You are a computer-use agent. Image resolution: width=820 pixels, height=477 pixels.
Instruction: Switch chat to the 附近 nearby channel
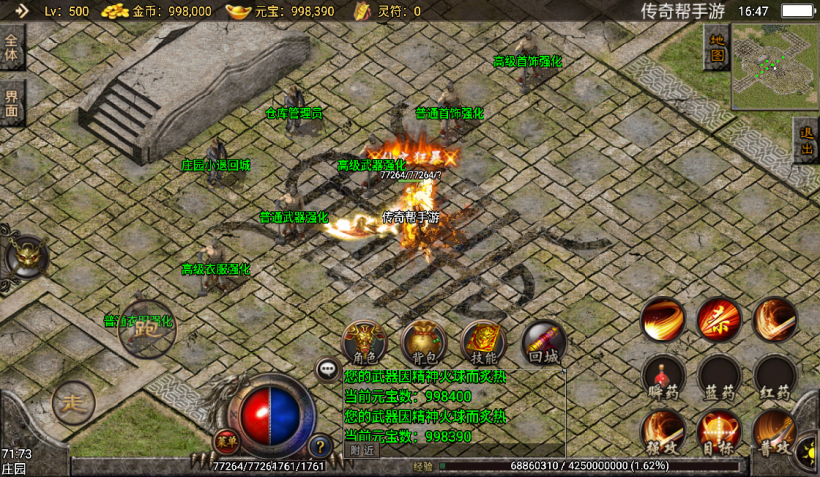click(x=363, y=450)
